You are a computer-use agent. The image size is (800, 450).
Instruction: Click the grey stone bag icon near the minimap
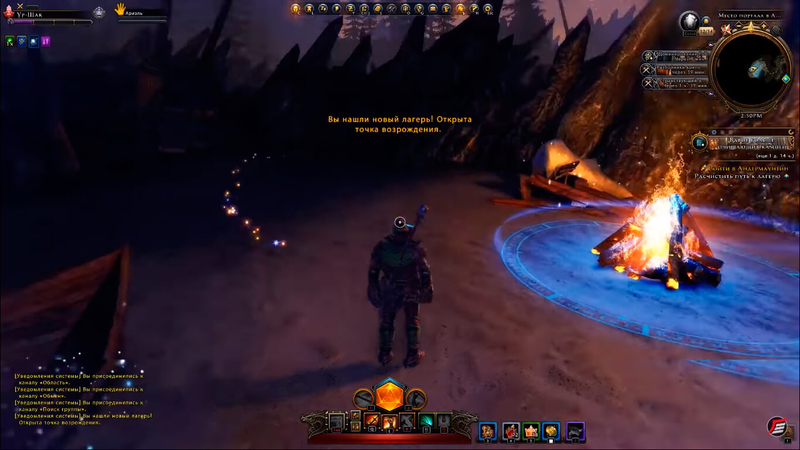pos(689,22)
